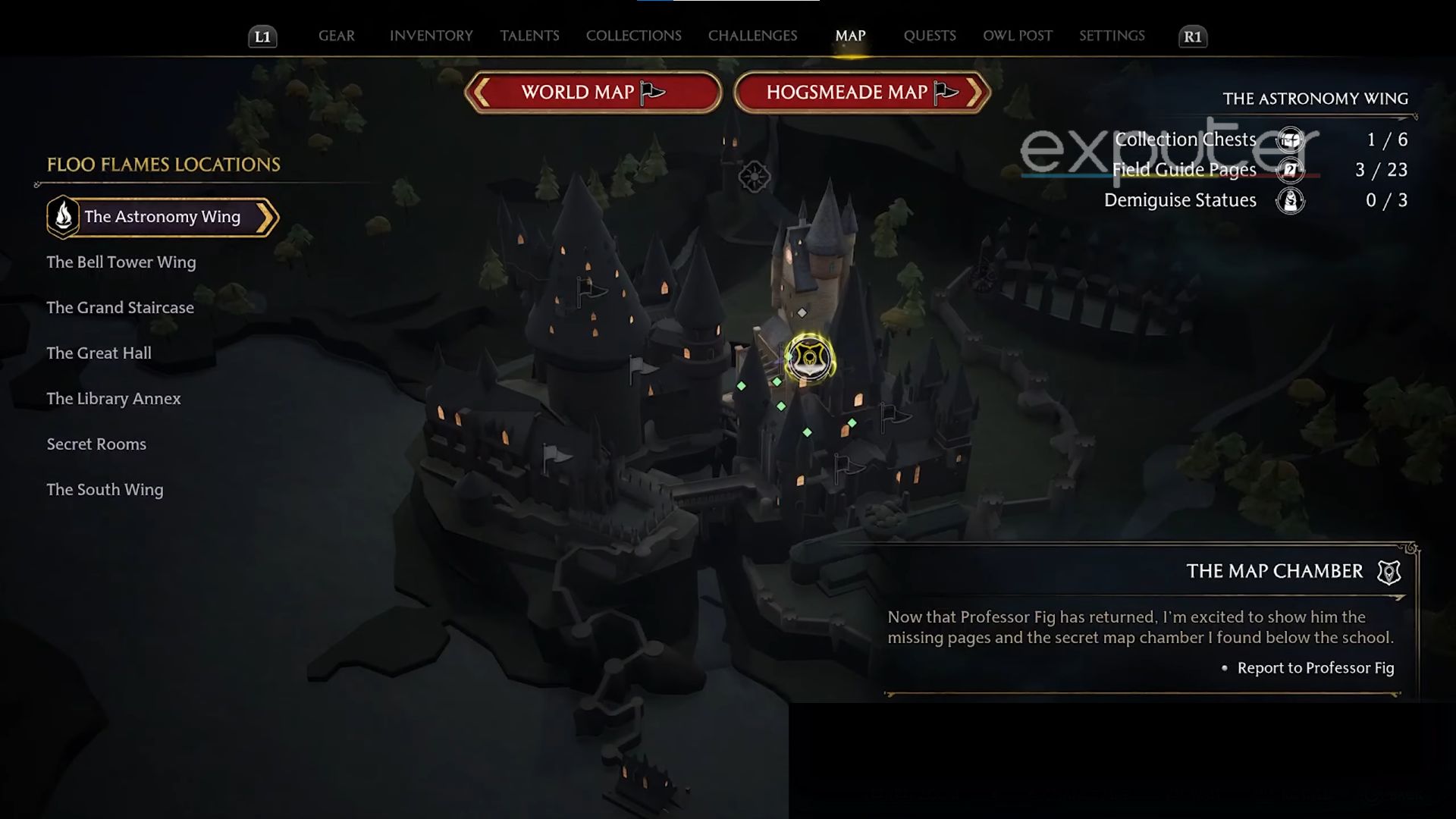
Task: Click the Hogwarts crest beside The Map Chamber
Action: (1389, 573)
